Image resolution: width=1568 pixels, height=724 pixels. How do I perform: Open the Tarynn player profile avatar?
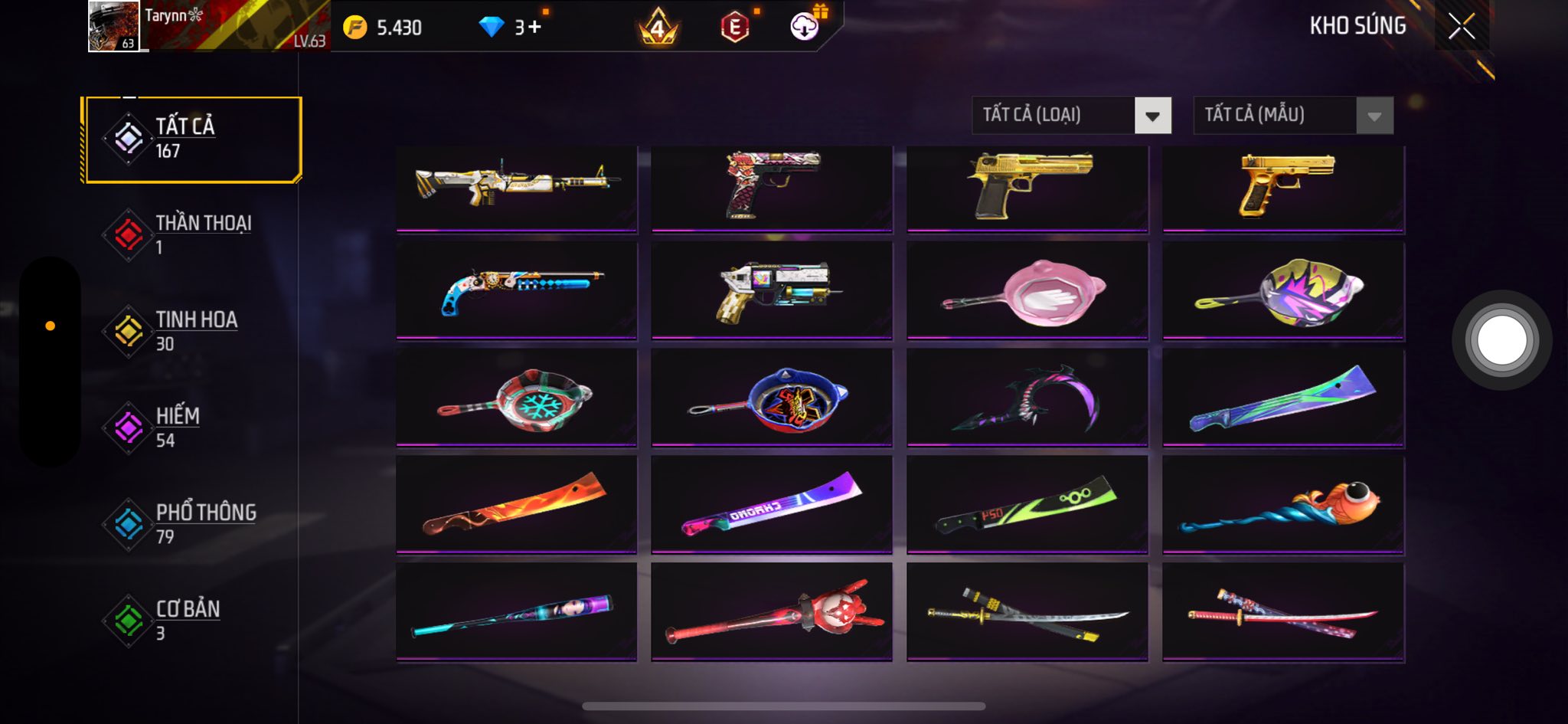[113, 26]
